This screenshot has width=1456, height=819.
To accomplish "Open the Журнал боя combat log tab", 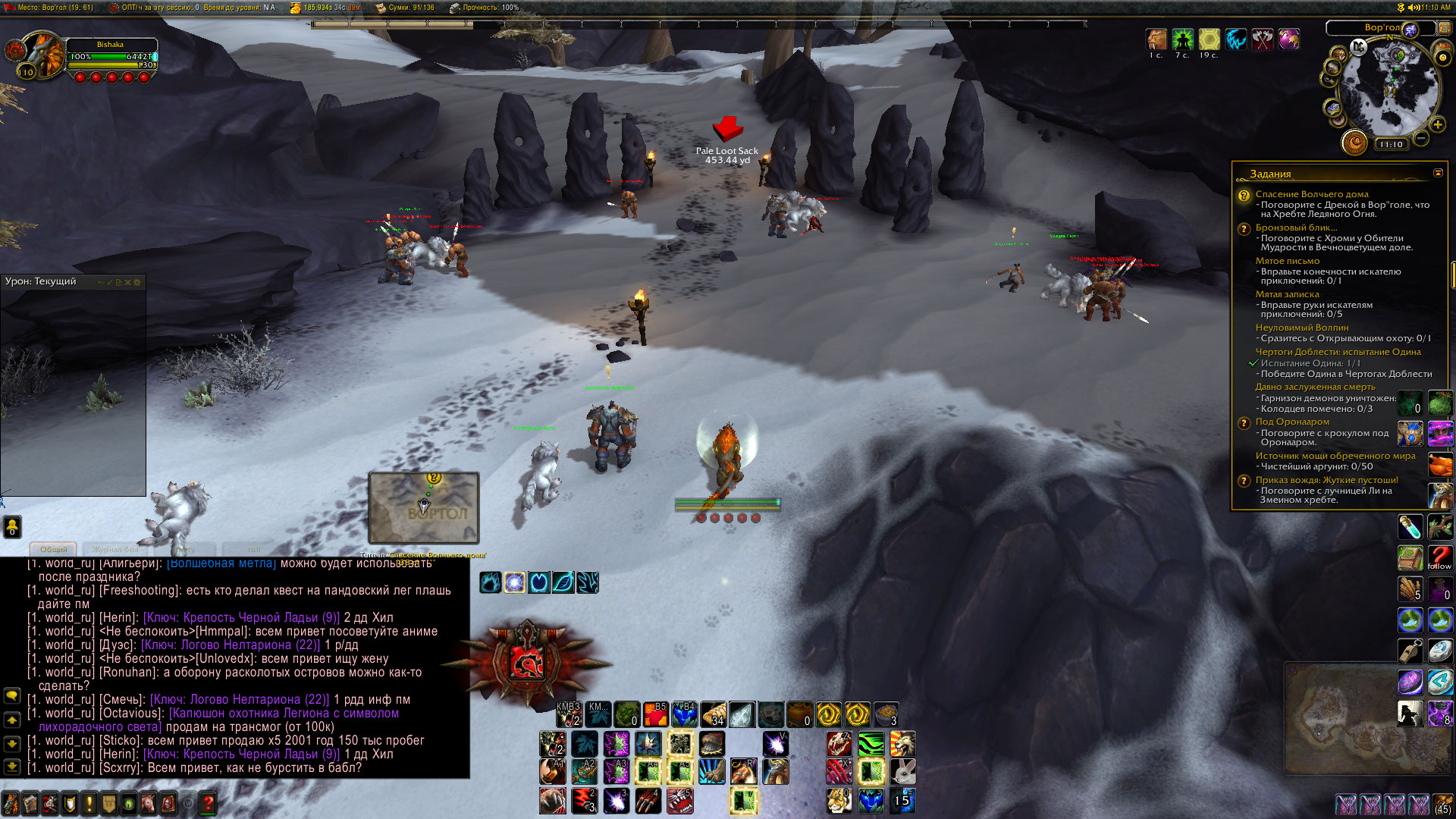I will pos(116,549).
